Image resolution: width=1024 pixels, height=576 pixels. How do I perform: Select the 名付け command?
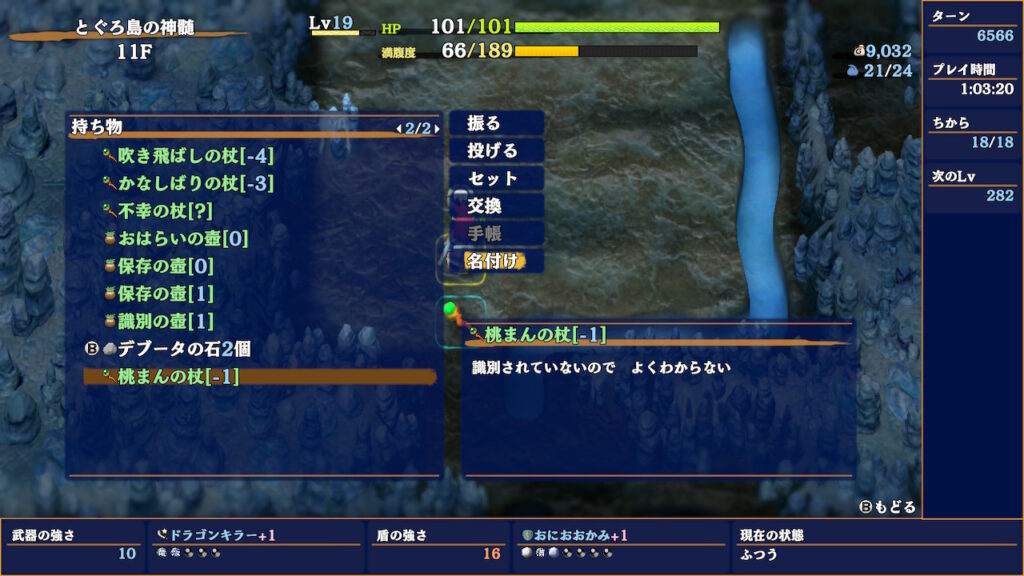pos(496,261)
